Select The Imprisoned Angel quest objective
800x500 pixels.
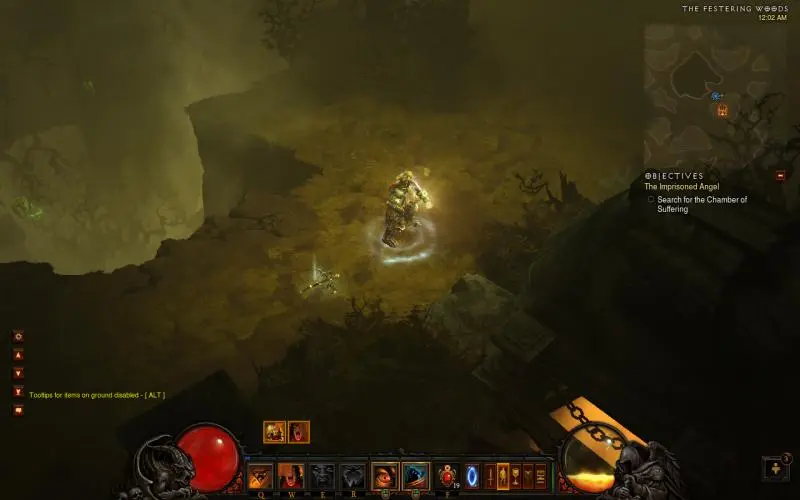click(678, 187)
